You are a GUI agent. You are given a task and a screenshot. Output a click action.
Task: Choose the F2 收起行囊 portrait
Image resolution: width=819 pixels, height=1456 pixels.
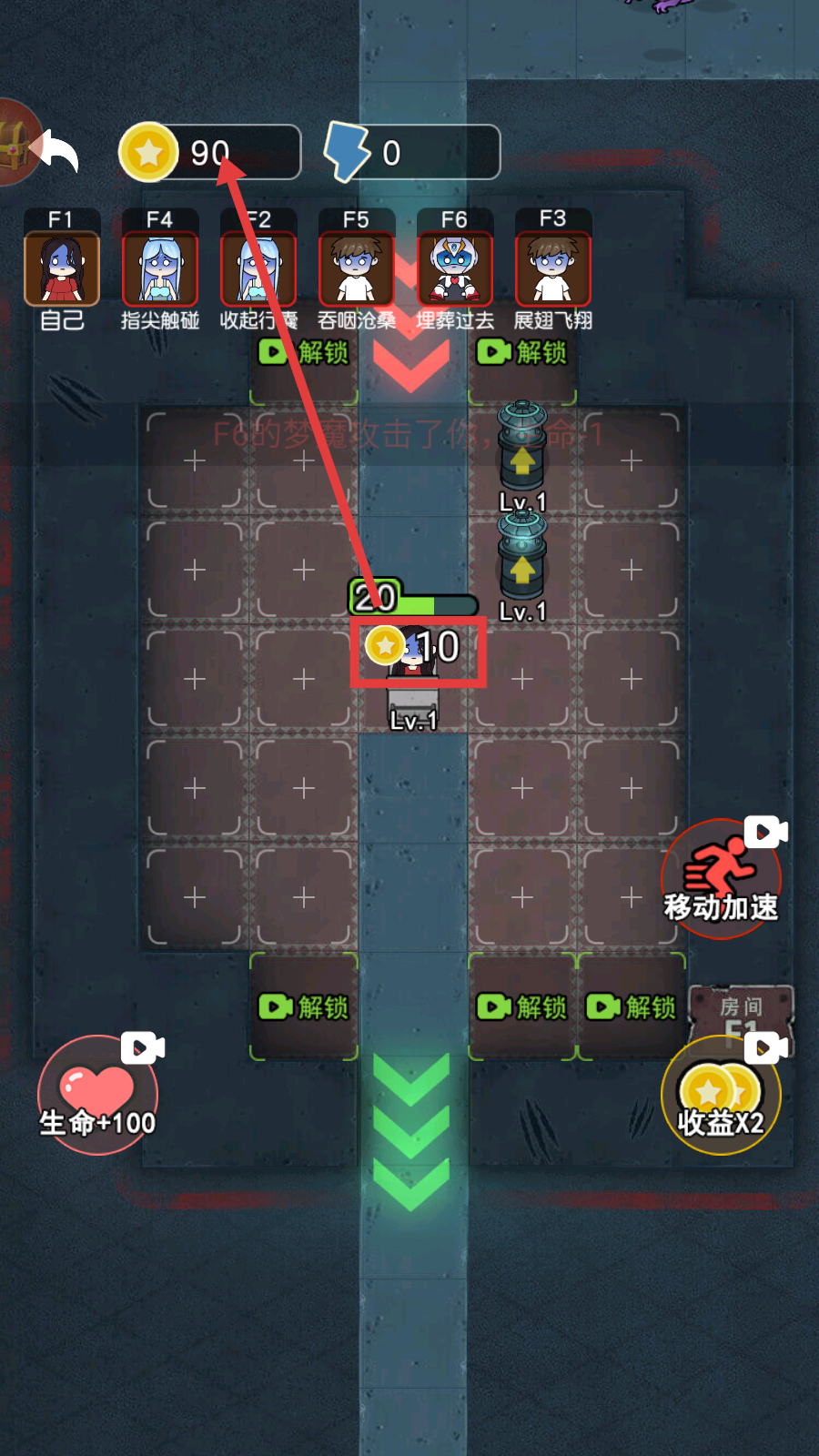[x=258, y=268]
